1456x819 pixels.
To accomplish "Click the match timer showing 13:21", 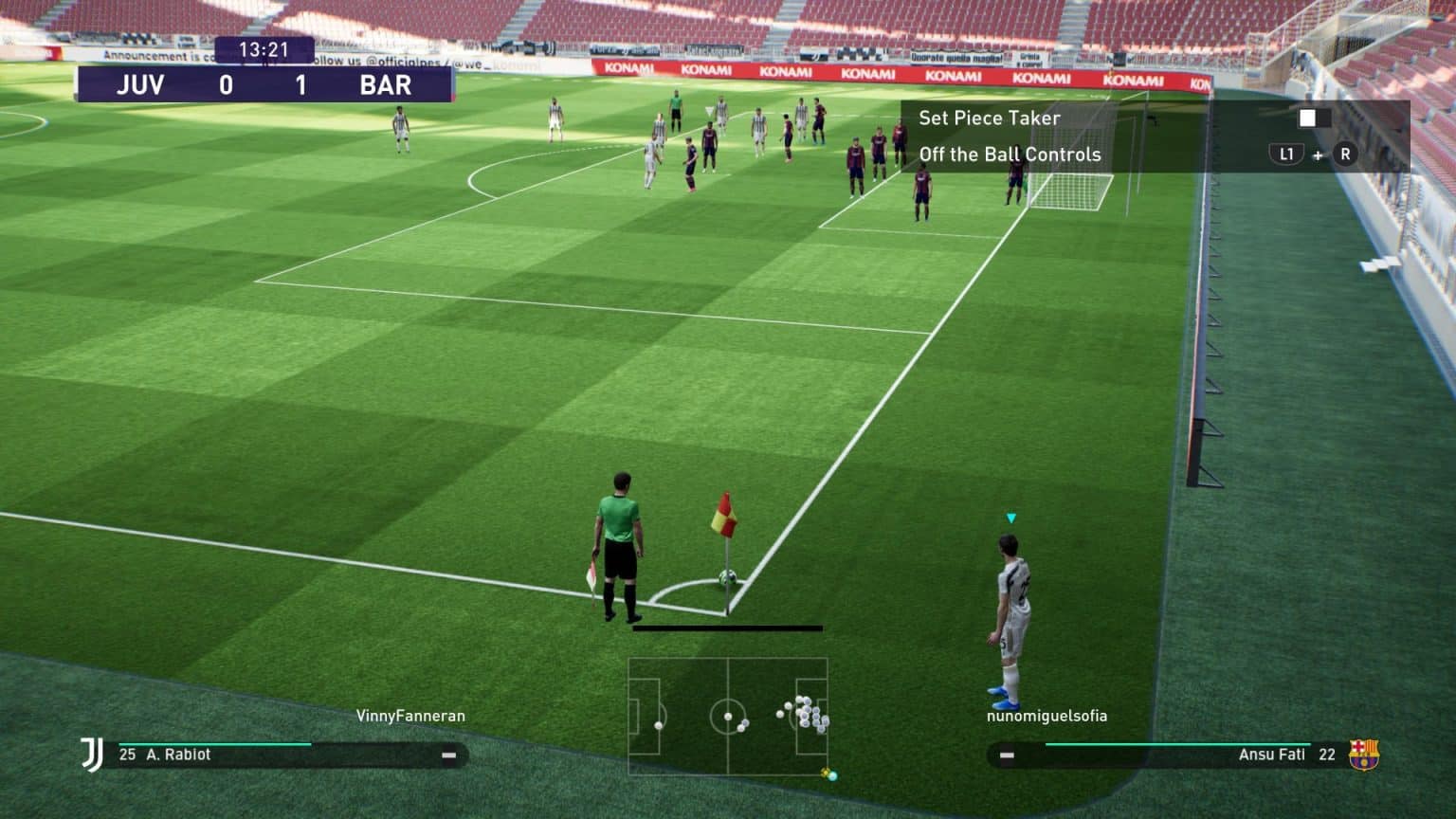I will (266, 48).
